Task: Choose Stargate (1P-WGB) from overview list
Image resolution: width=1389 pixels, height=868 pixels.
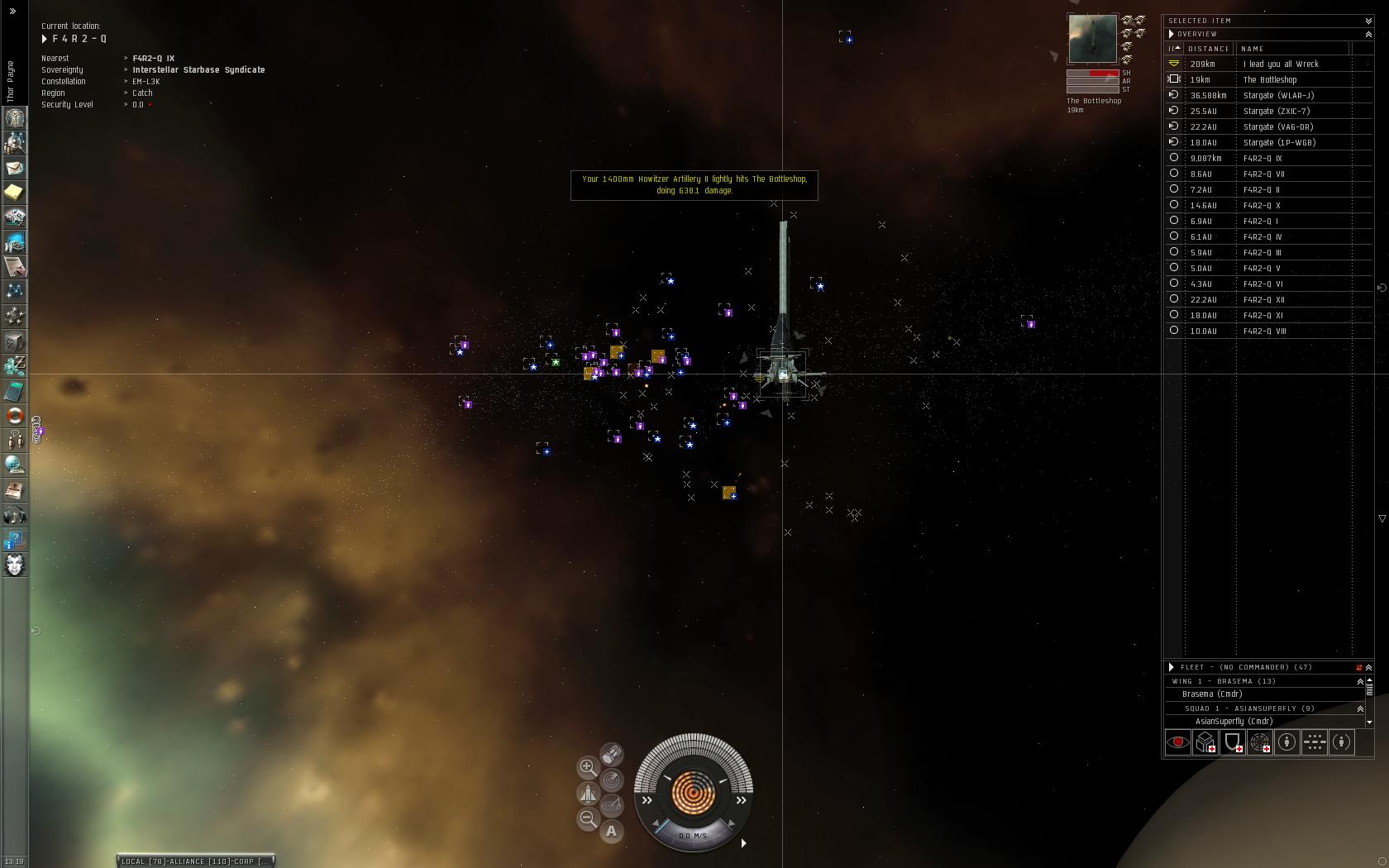Action: (1279, 143)
